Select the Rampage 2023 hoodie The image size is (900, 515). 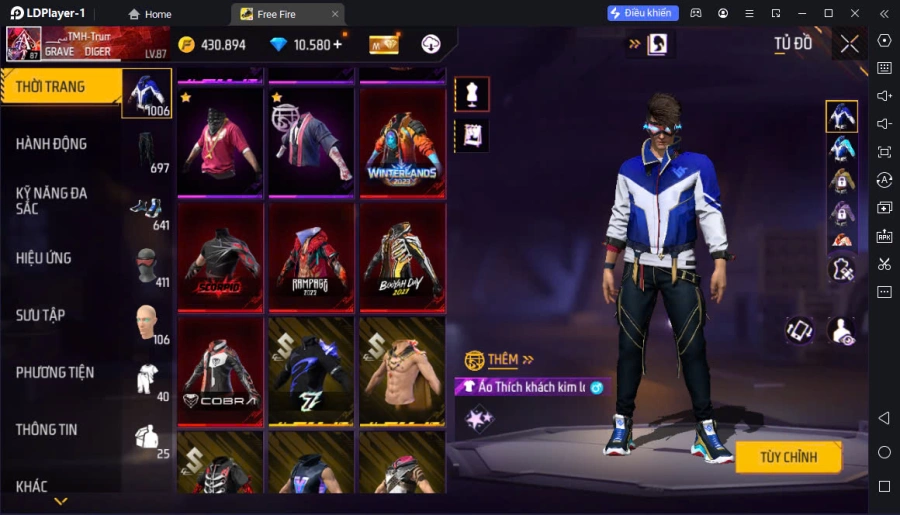(312, 256)
